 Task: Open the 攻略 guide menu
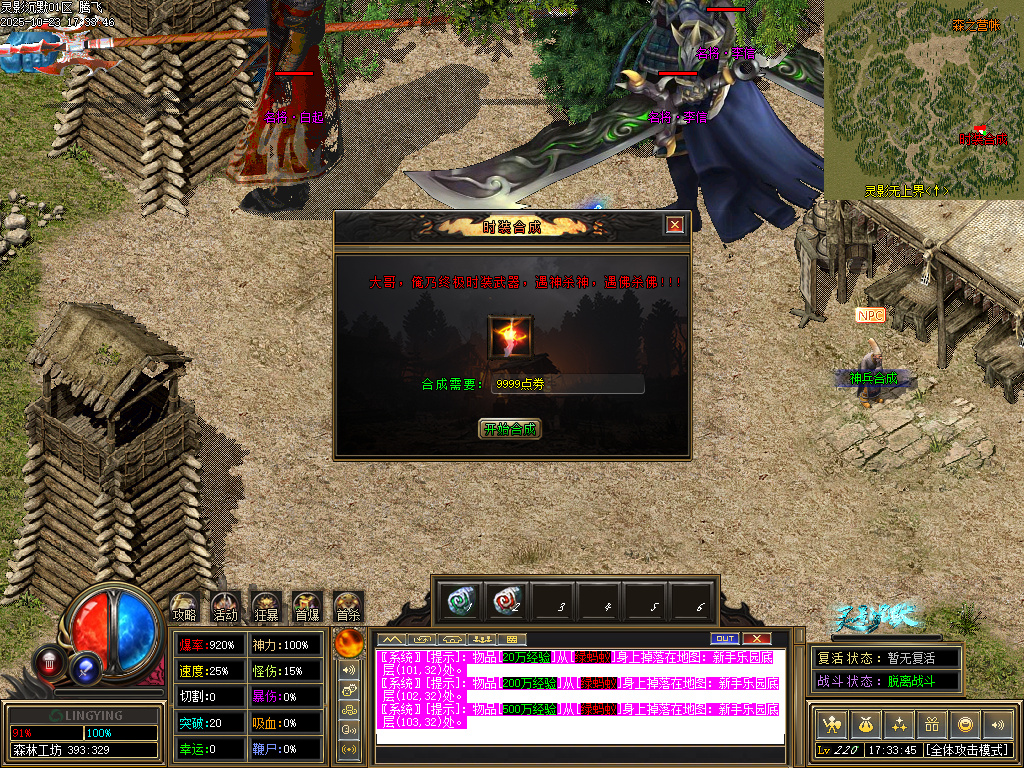pos(184,604)
